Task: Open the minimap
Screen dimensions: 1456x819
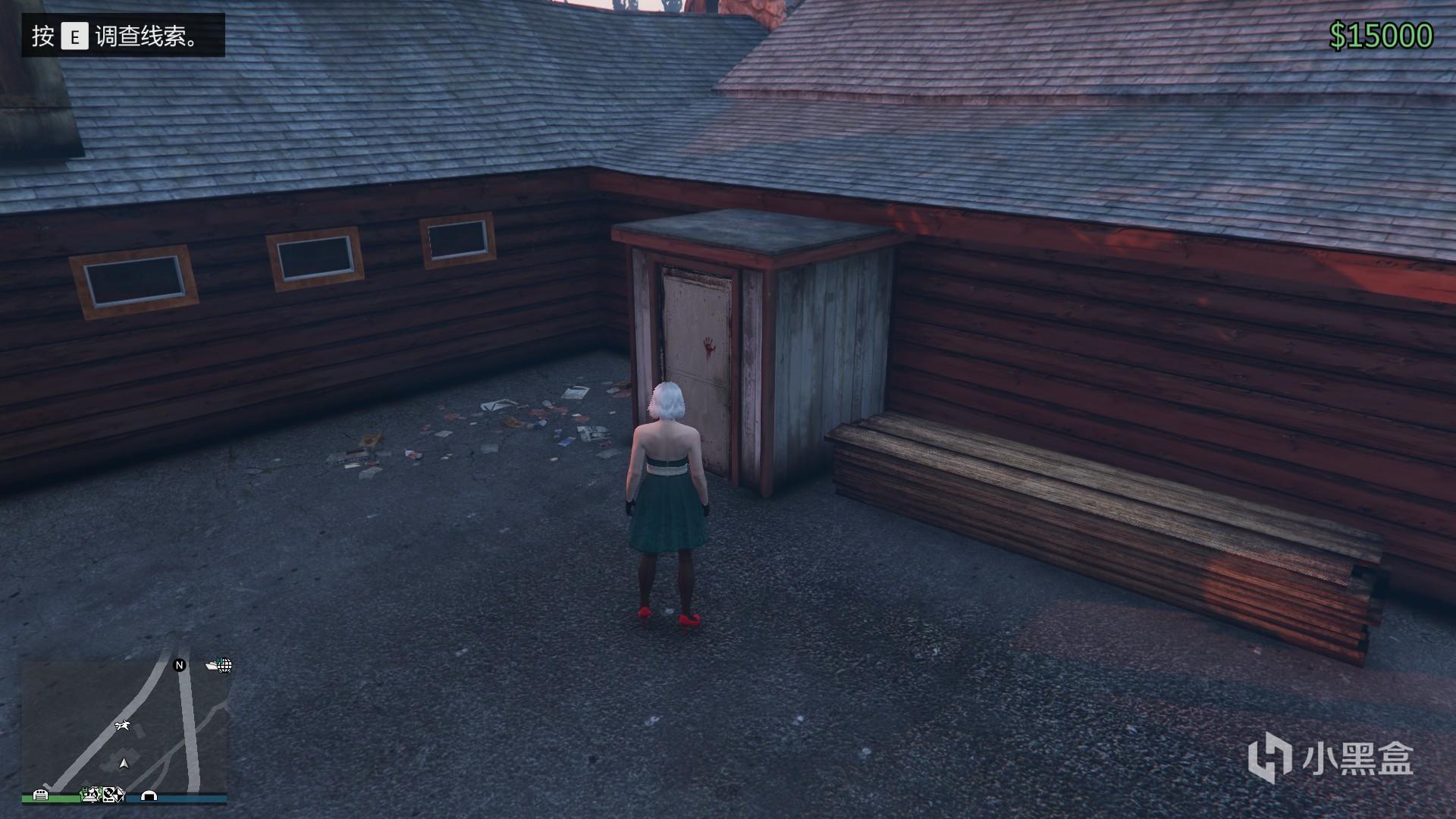Action: tap(124, 726)
